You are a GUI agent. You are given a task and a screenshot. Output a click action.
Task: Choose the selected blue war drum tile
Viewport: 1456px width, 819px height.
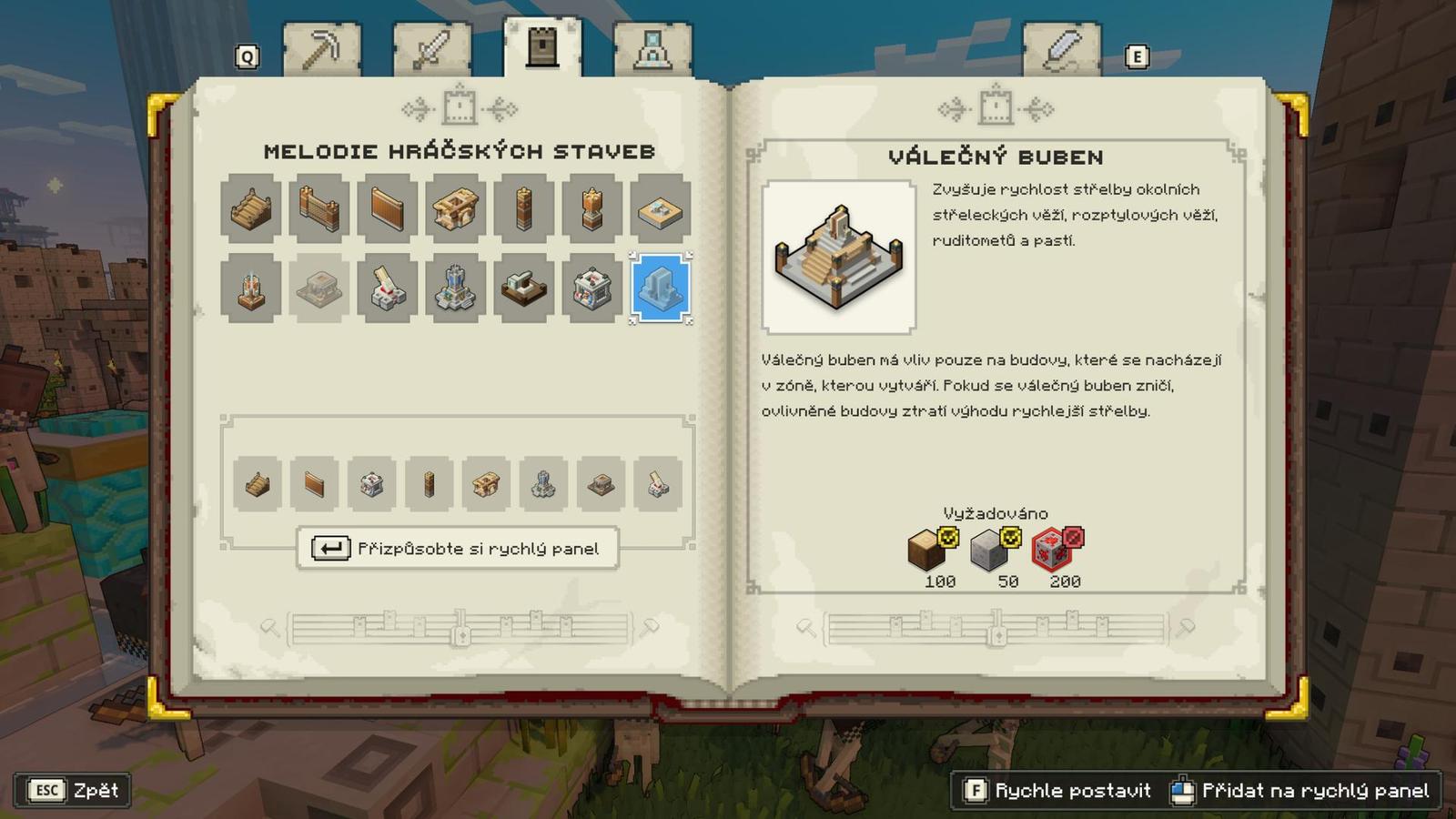[661, 289]
